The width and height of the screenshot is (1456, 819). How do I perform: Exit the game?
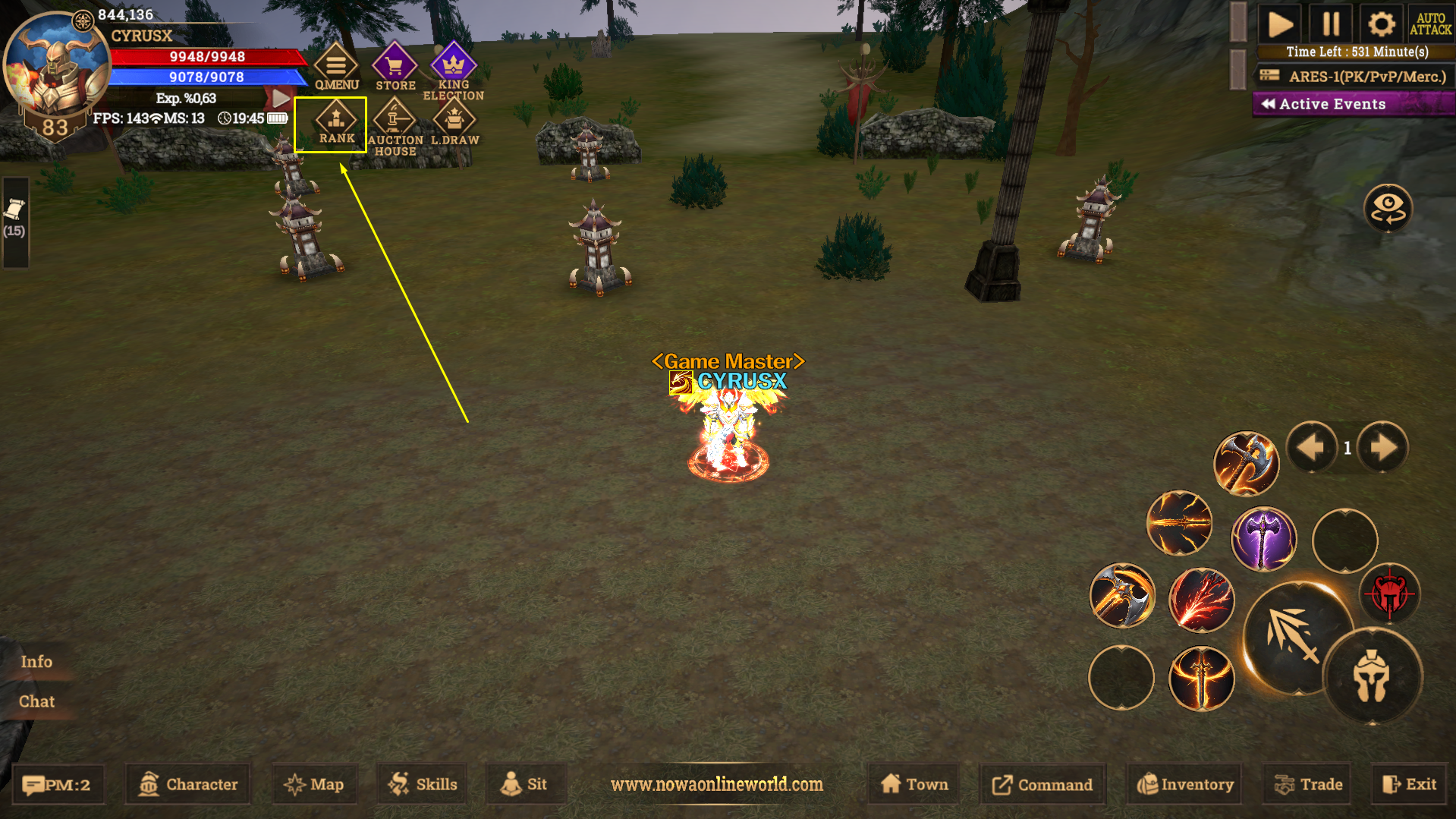pyautogui.click(x=1409, y=784)
